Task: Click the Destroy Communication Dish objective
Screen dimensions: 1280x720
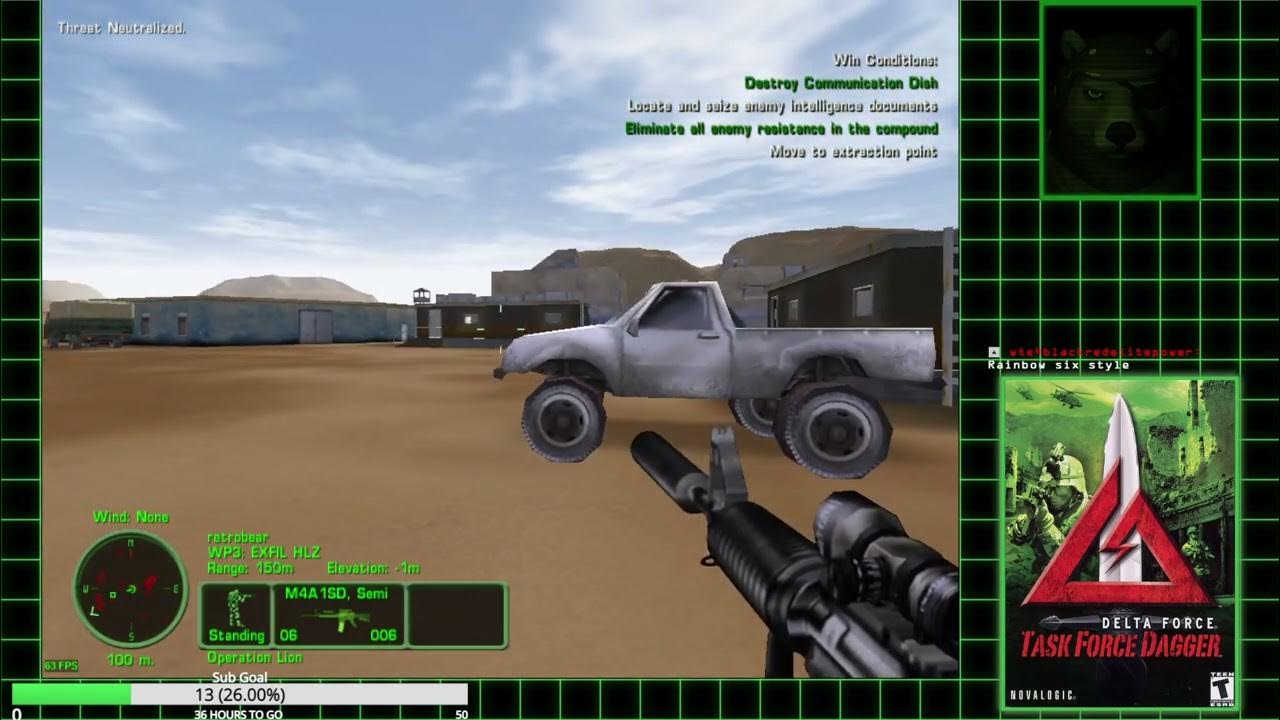Action: pos(841,83)
